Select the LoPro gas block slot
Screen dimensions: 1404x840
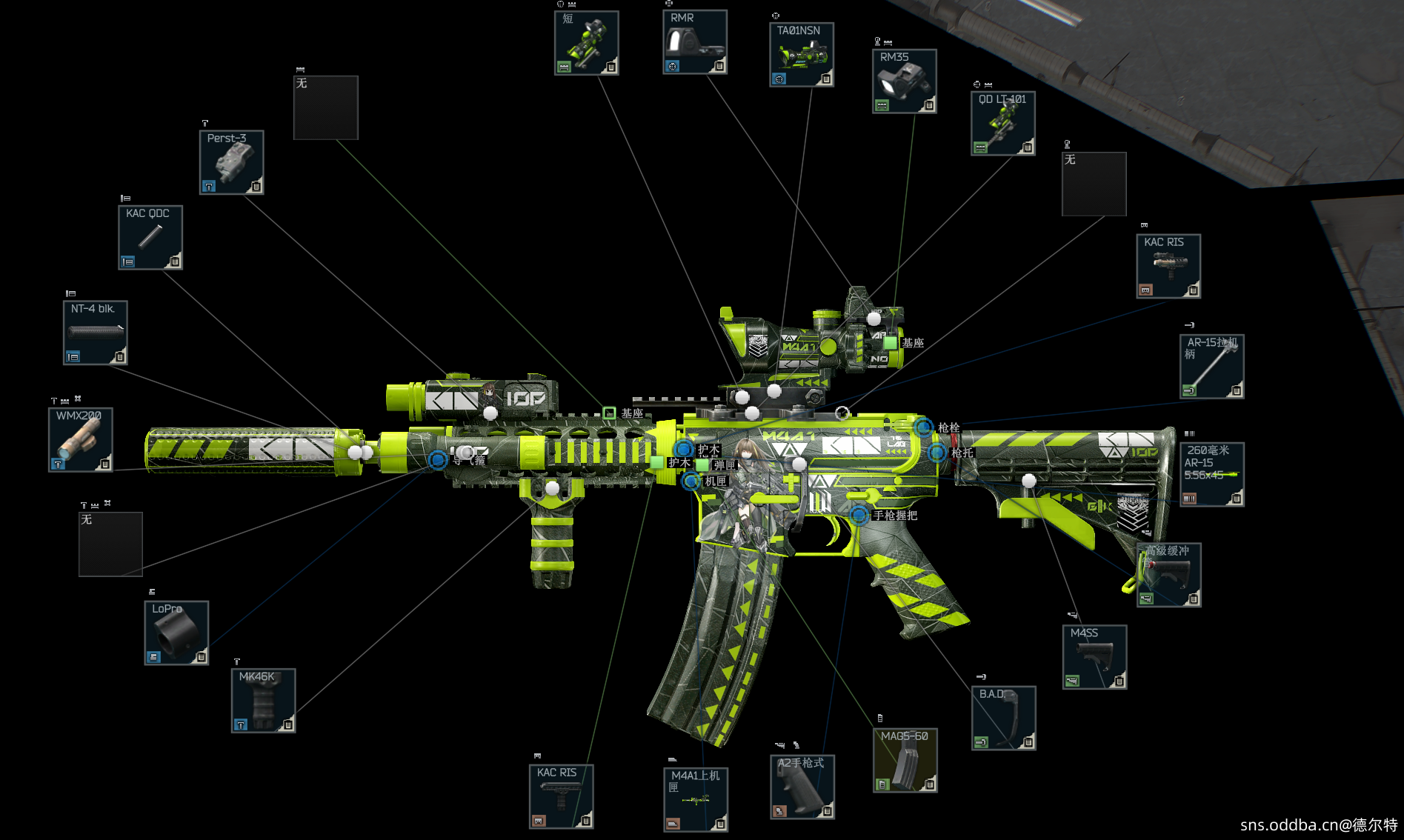pyautogui.click(x=176, y=633)
